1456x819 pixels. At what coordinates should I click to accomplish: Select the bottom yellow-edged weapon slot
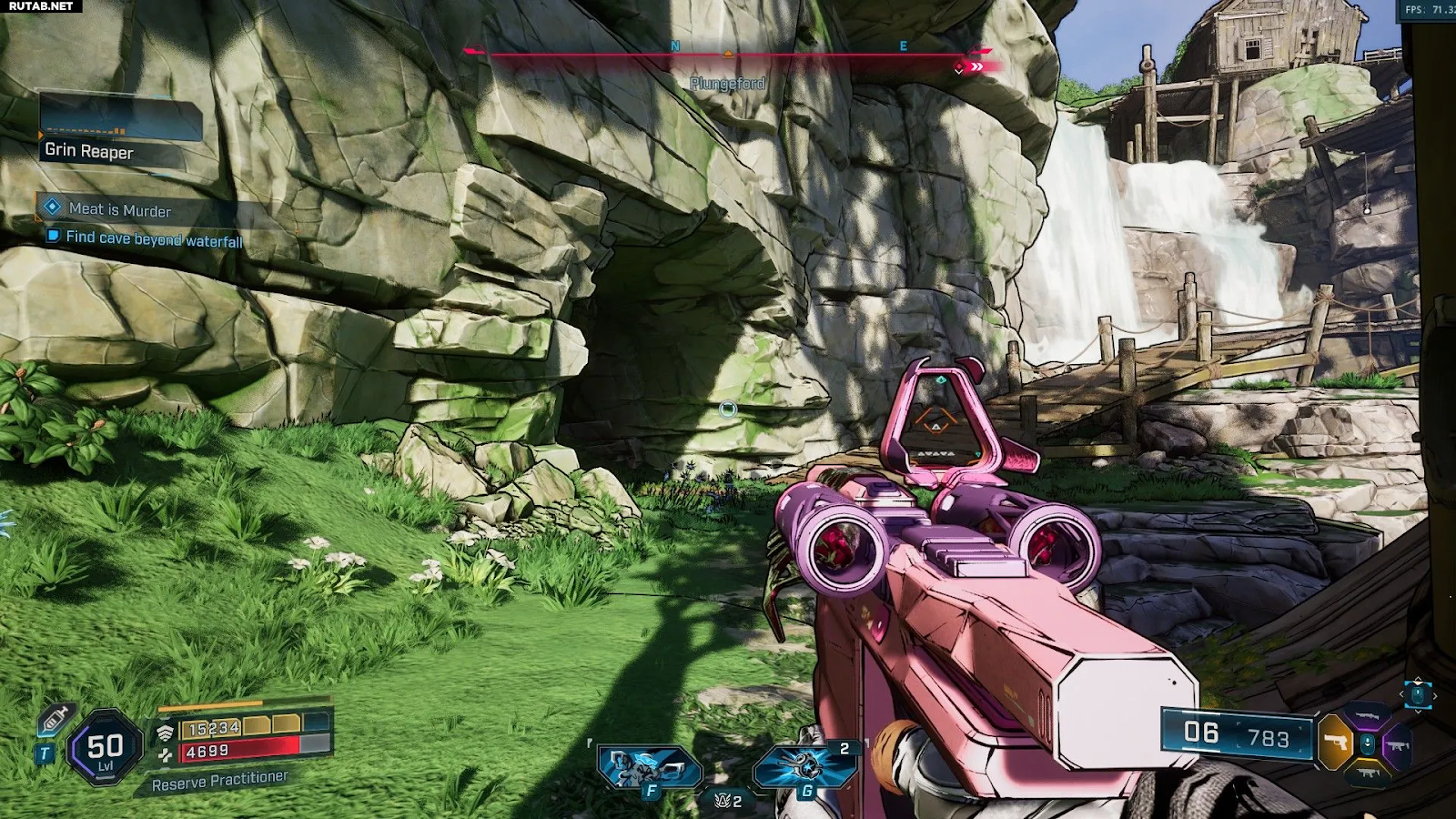[x=1367, y=773]
